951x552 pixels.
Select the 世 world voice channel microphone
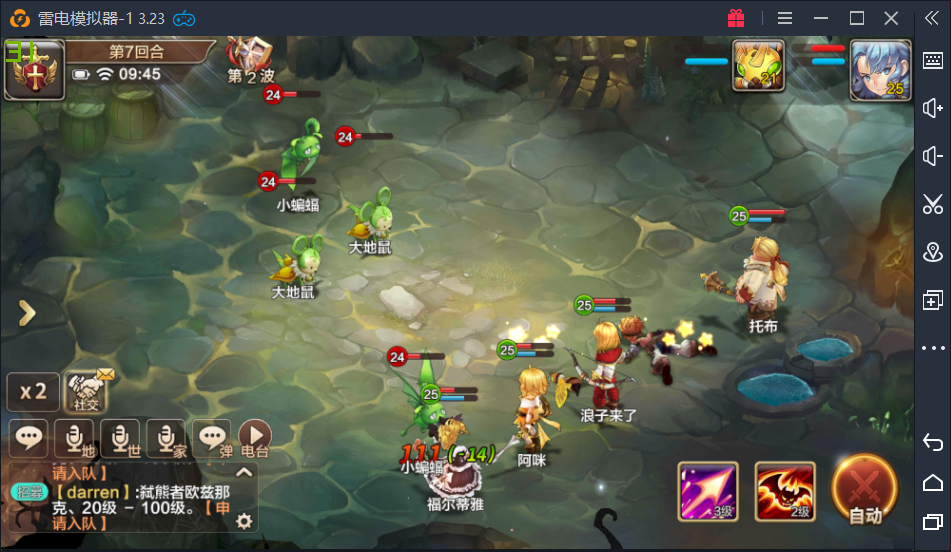tap(121, 437)
